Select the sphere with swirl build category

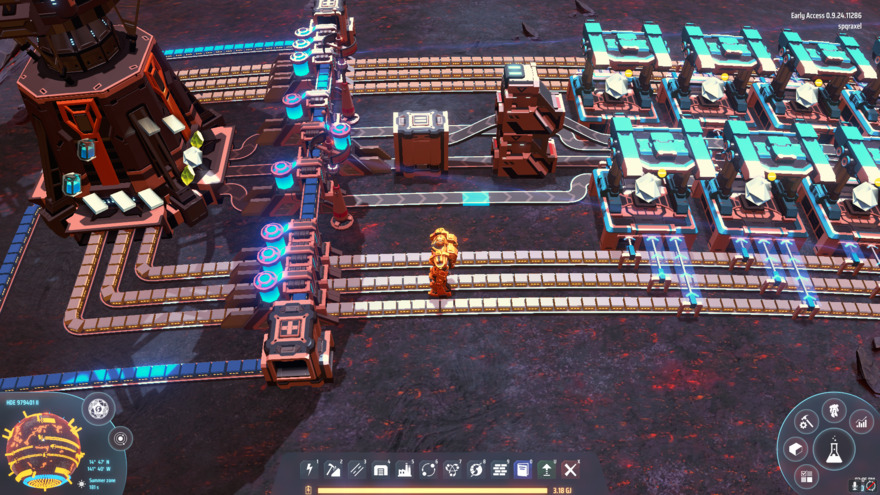coord(477,469)
